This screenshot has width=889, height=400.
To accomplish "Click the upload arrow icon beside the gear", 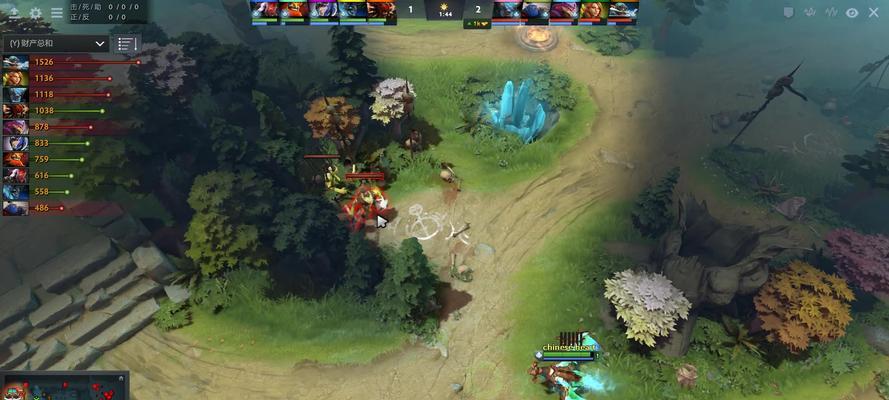I will pos(15,13).
